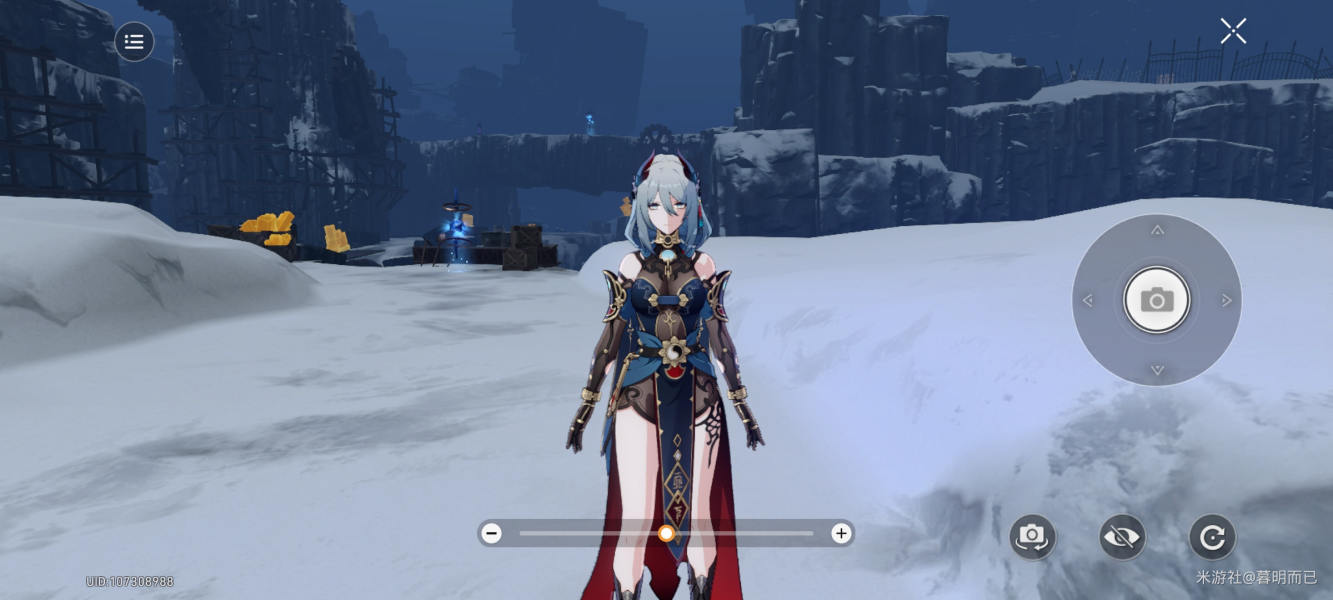Zoom out with the minus button

pyautogui.click(x=492, y=533)
